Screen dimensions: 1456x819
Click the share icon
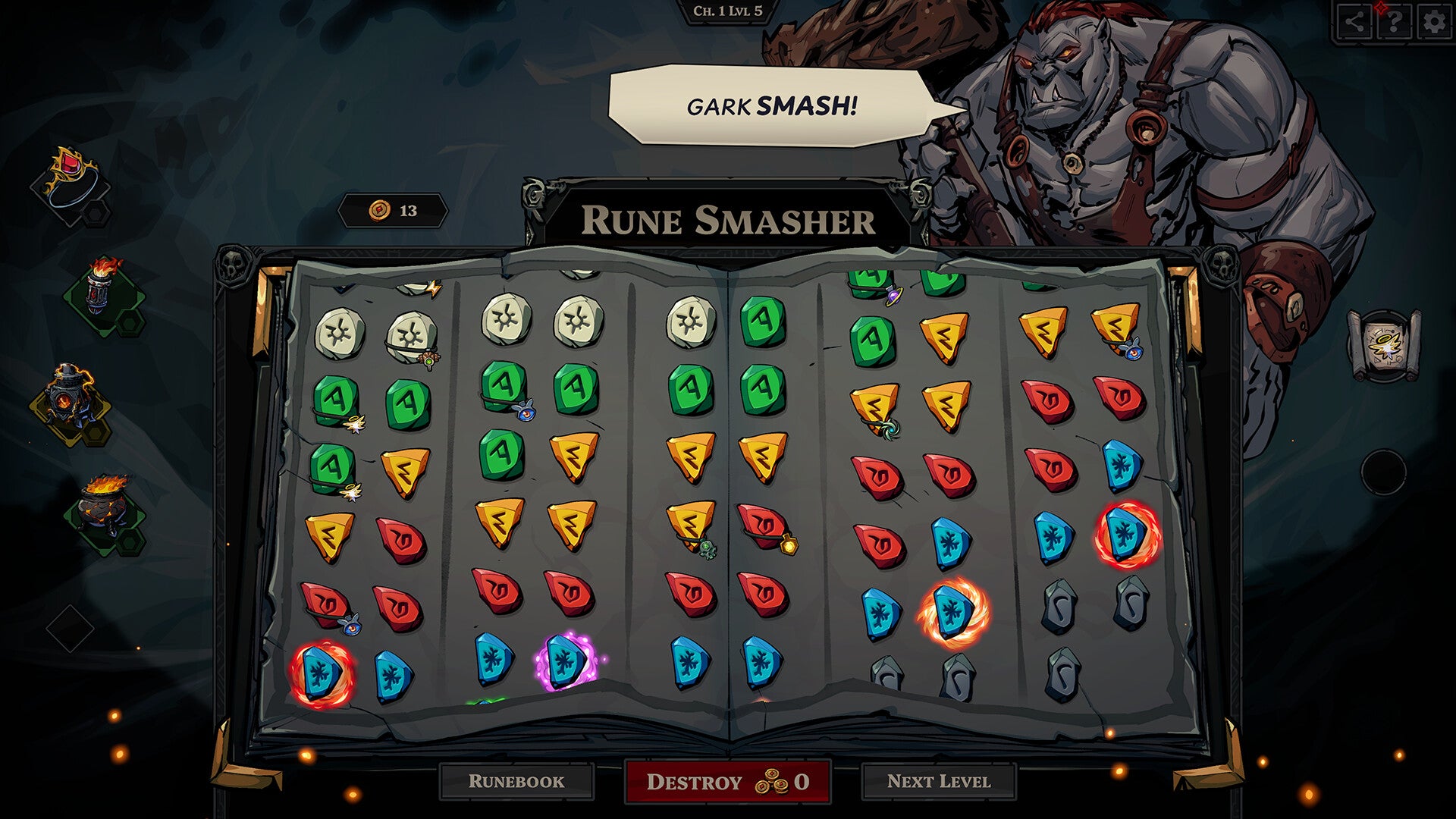click(1354, 22)
